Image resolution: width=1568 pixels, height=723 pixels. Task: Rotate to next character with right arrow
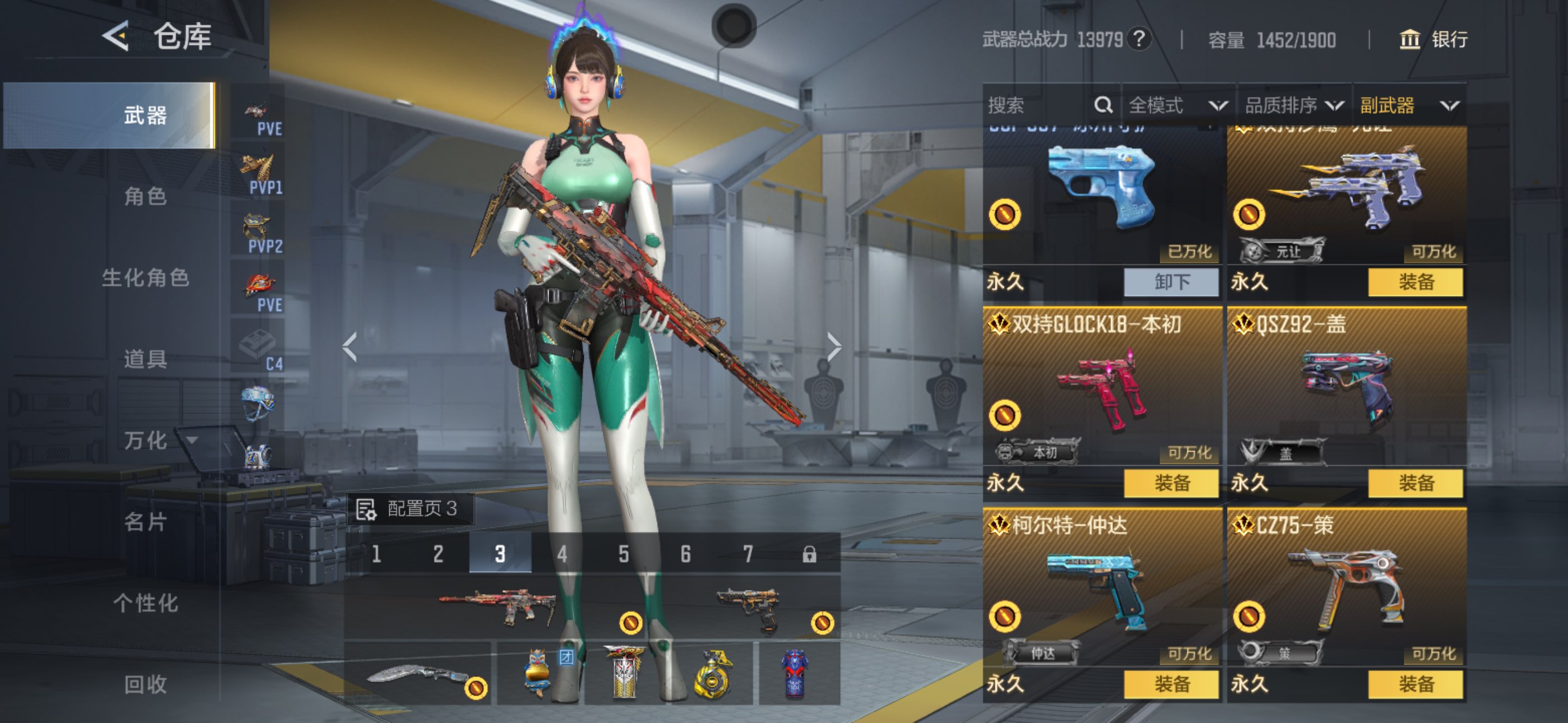834,347
